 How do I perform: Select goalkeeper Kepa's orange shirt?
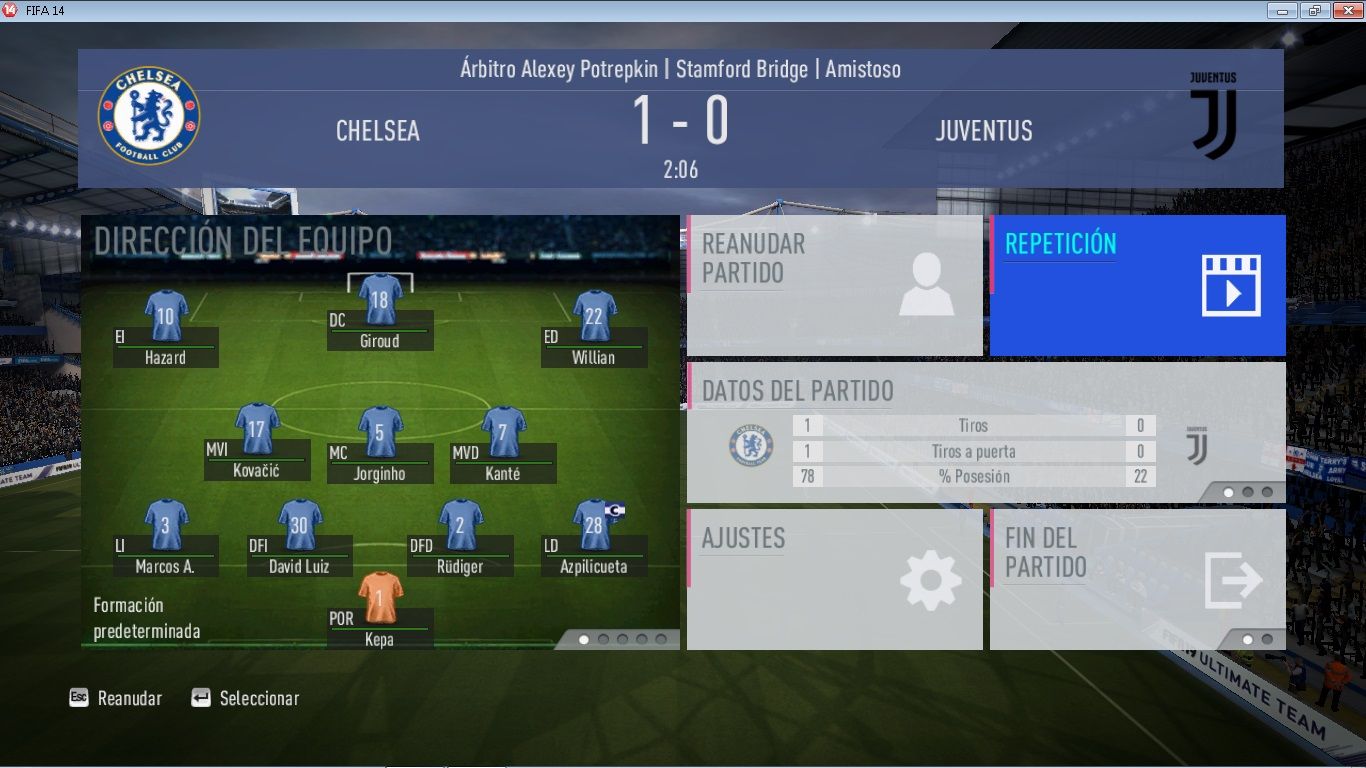(380, 597)
